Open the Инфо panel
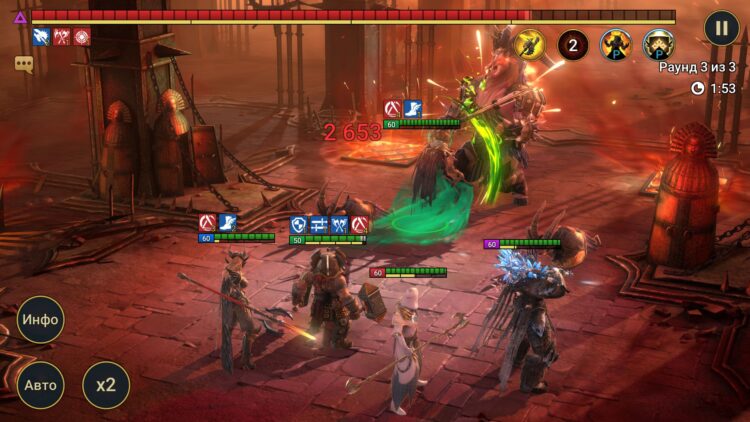The width and height of the screenshot is (750, 422). point(40,320)
